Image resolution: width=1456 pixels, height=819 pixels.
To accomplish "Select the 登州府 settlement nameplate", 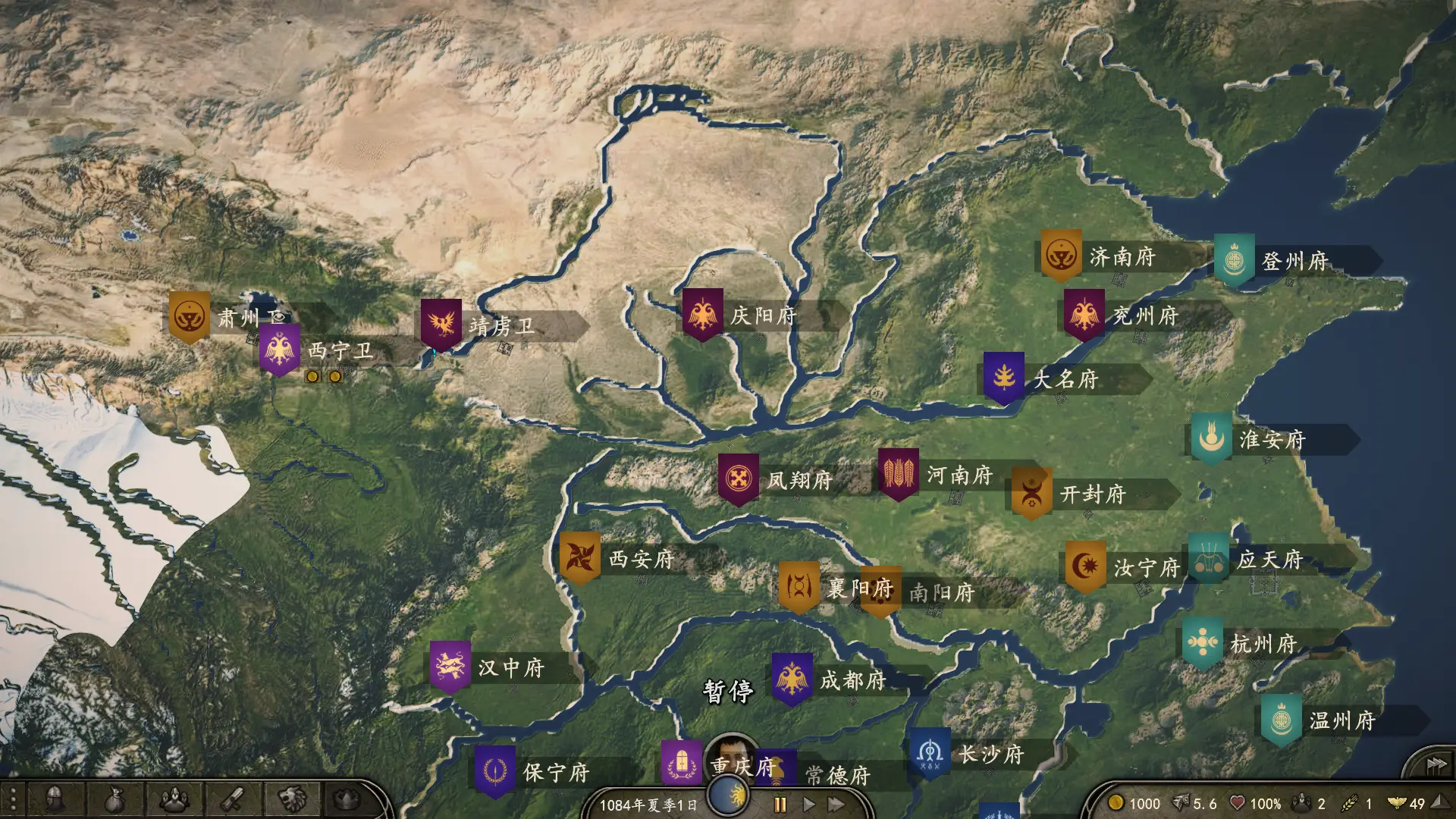I will tap(1294, 261).
